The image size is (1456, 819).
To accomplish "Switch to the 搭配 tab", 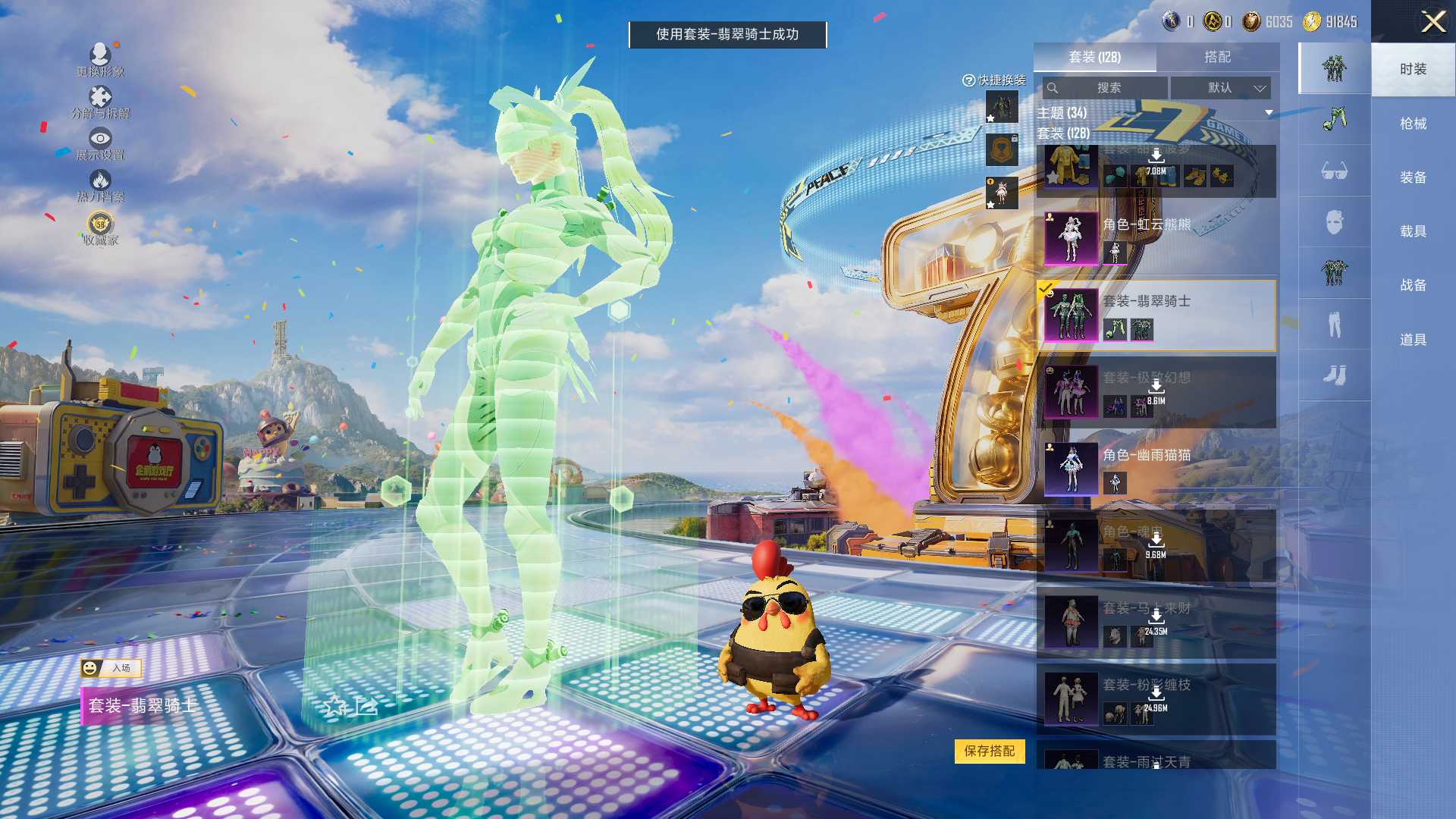I will (1217, 57).
